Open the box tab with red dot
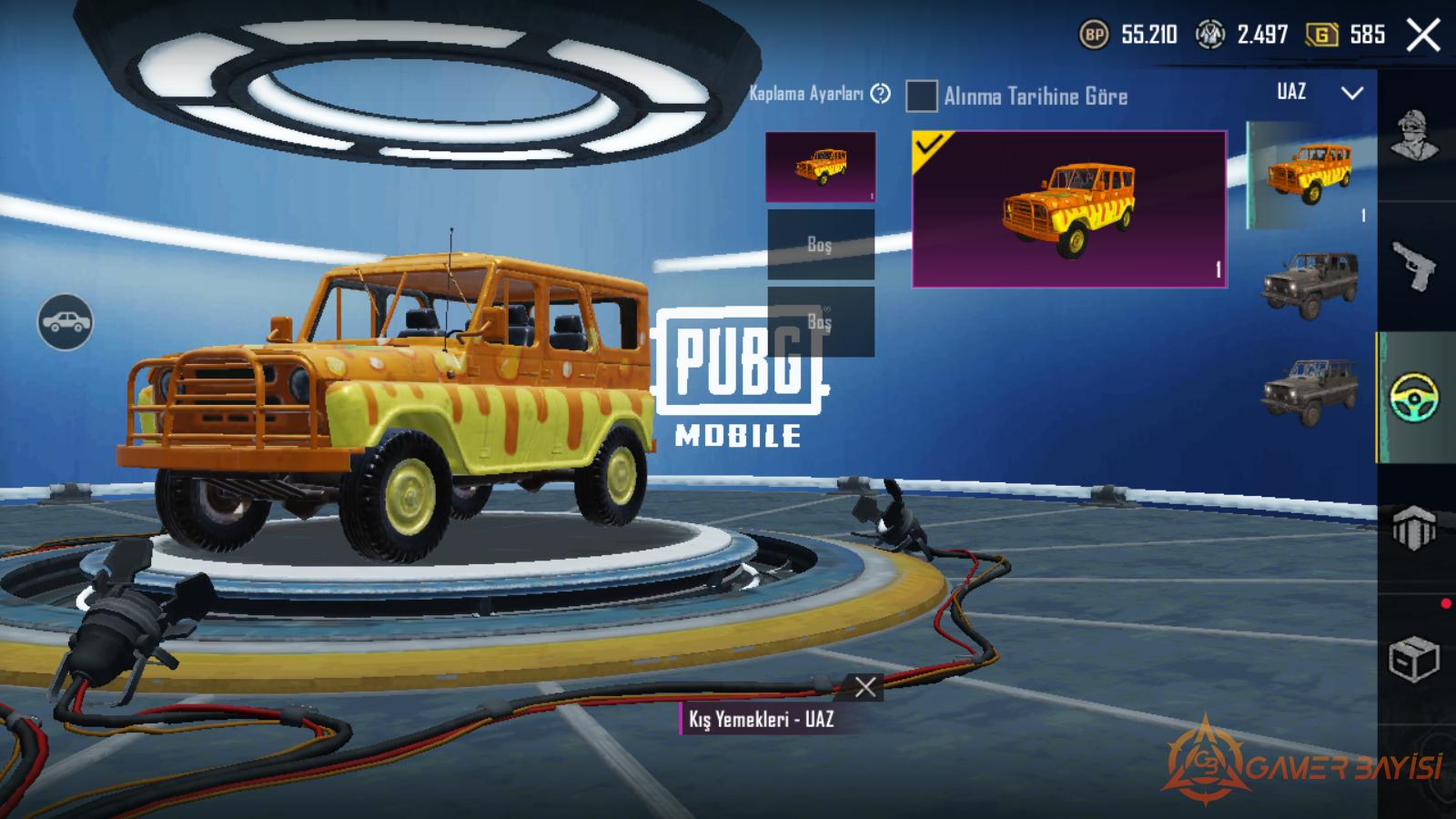 click(1414, 657)
